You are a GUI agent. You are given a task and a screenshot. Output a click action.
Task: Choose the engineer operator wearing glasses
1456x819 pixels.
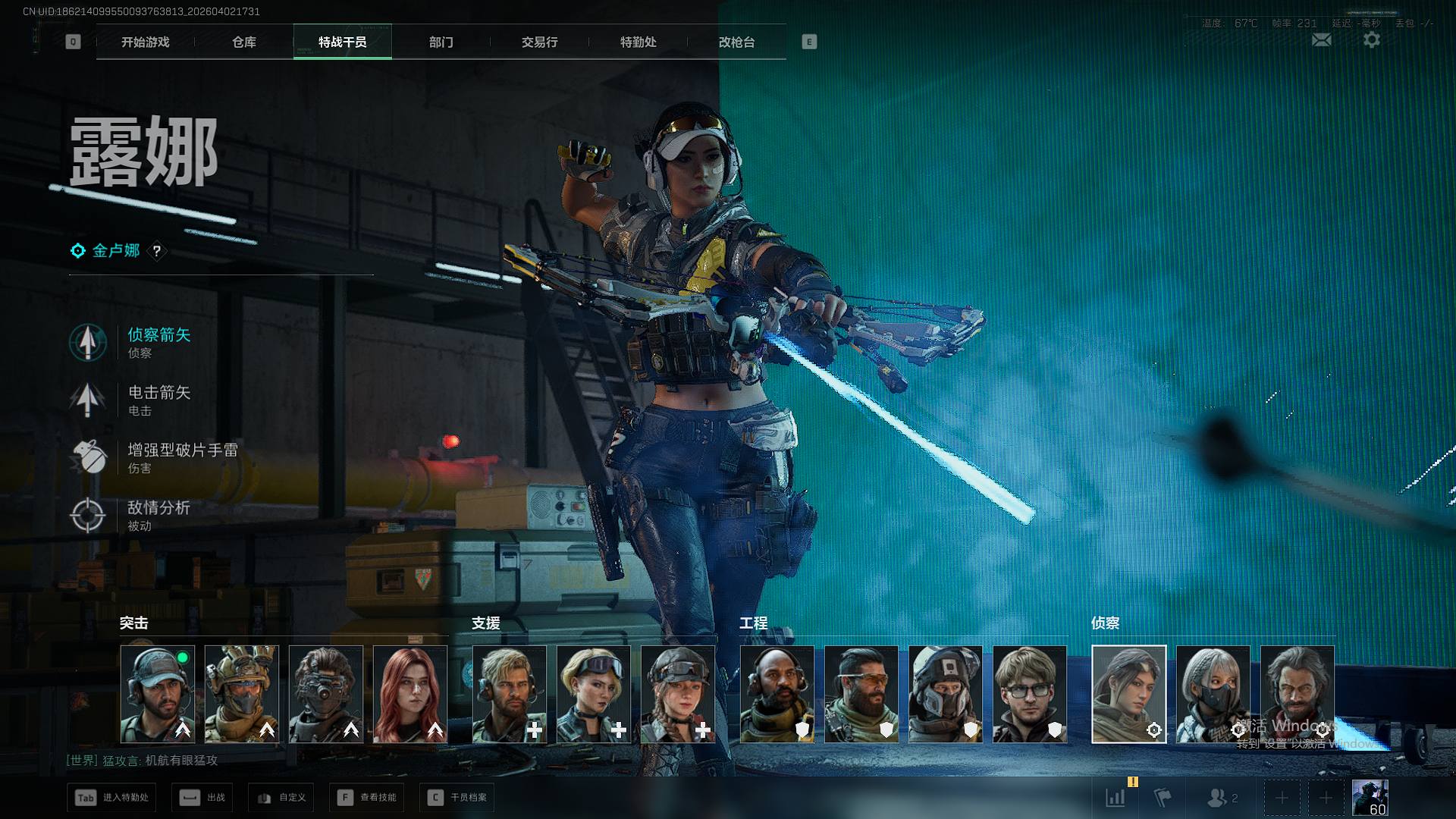pyautogui.click(x=1030, y=694)
